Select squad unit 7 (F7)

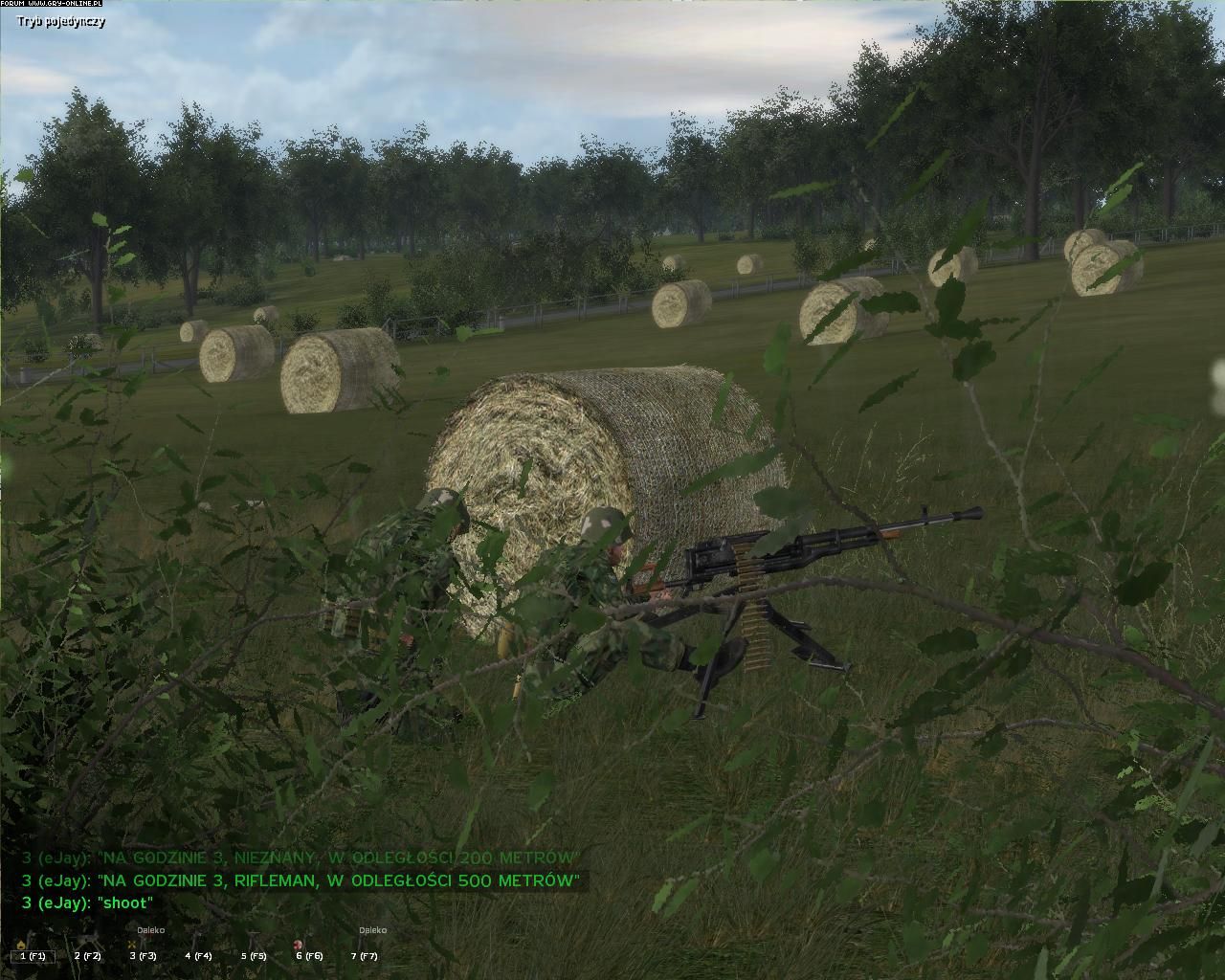[x=364, y=955]
